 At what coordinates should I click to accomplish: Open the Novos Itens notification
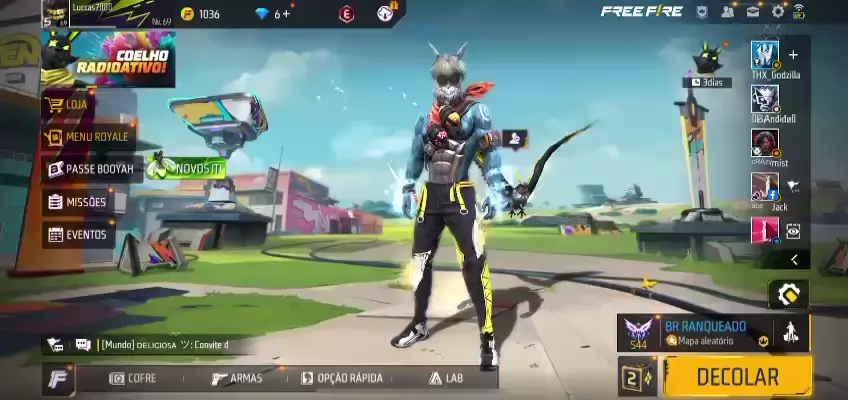[x=187, y=168]
